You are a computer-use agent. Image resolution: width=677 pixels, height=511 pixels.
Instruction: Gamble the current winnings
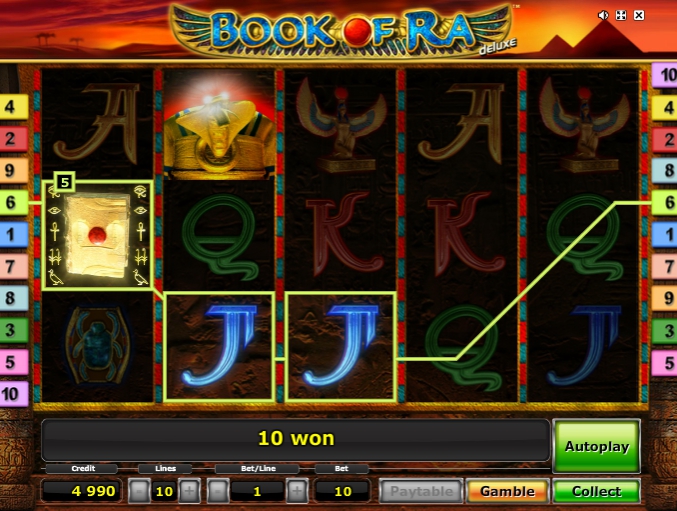[507, 491]
